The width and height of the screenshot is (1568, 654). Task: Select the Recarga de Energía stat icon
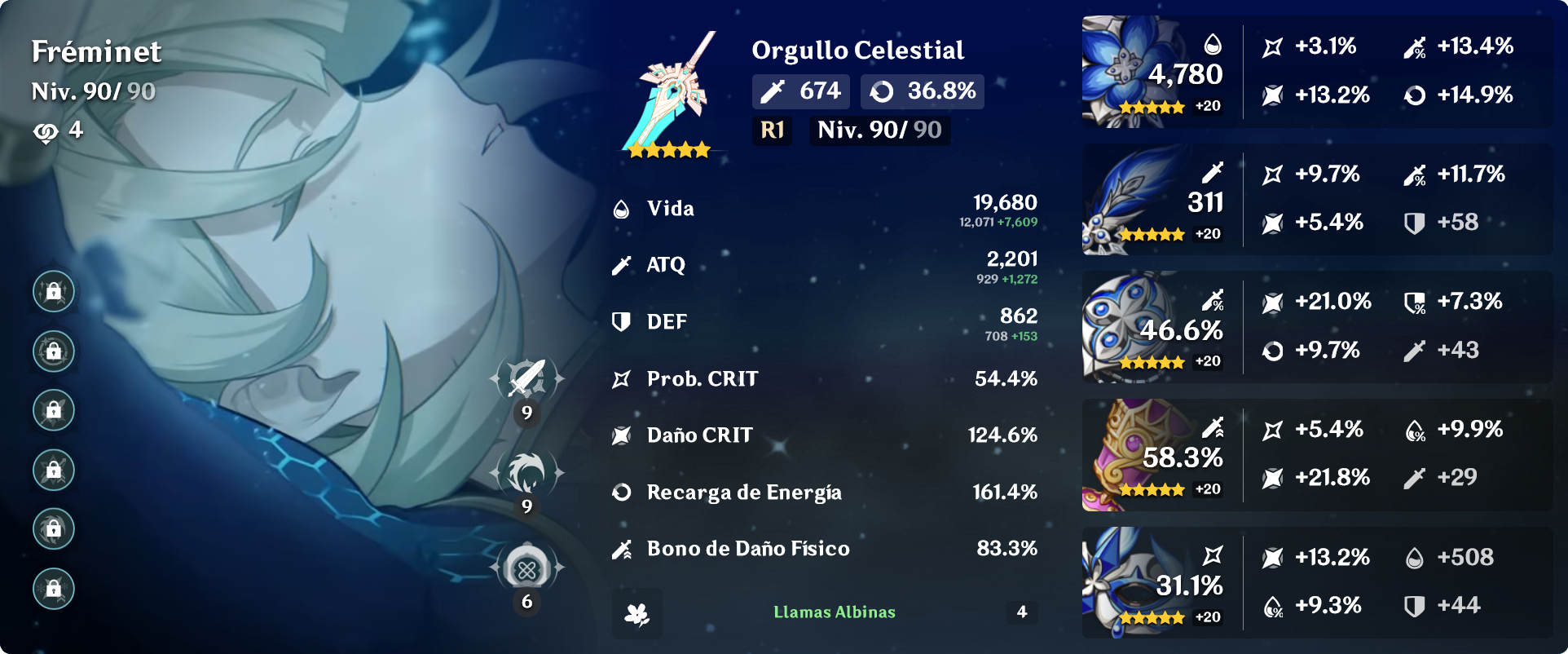pos(622,492)
